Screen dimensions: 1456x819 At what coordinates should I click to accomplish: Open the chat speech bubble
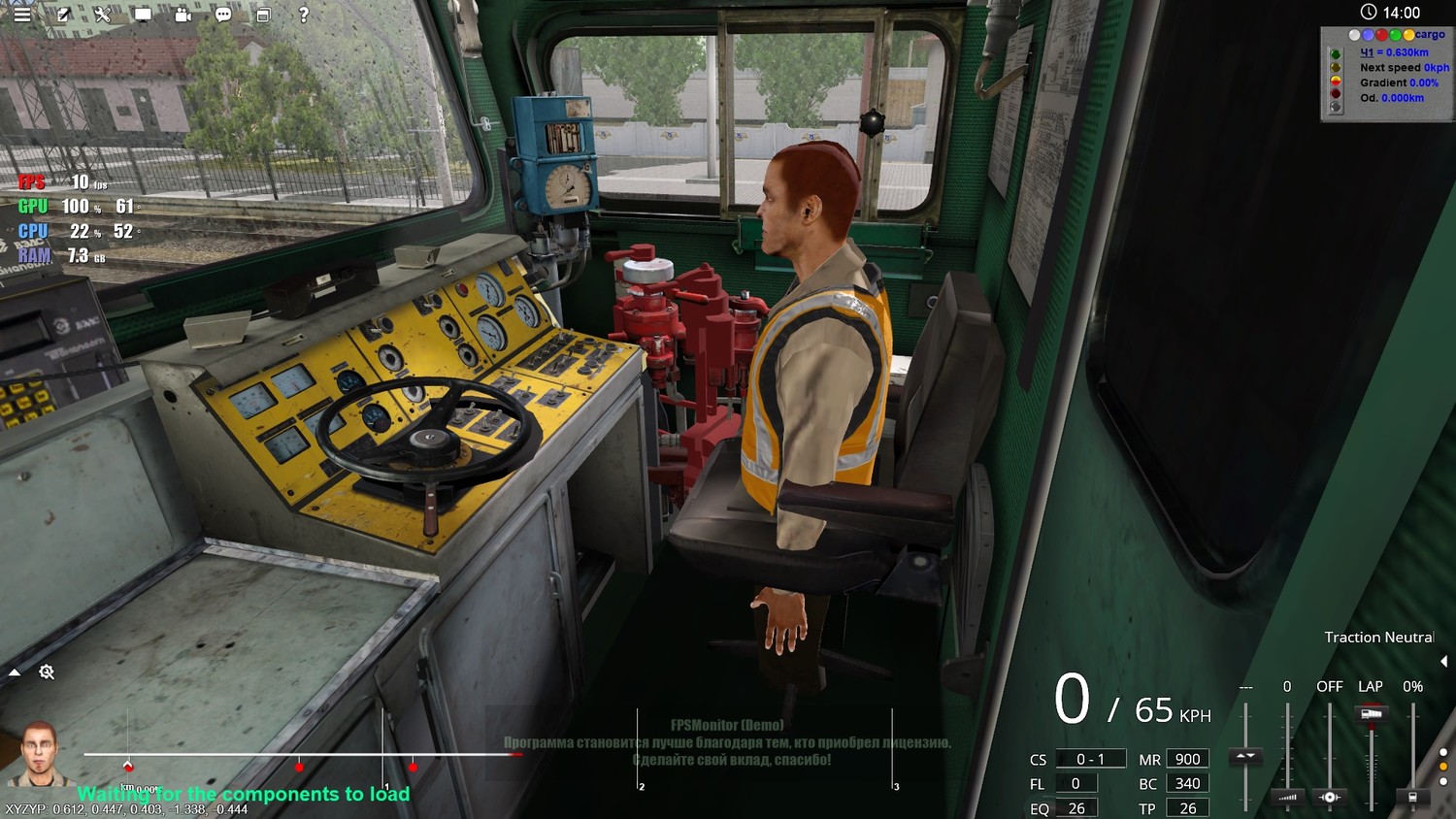coord(223,15)
